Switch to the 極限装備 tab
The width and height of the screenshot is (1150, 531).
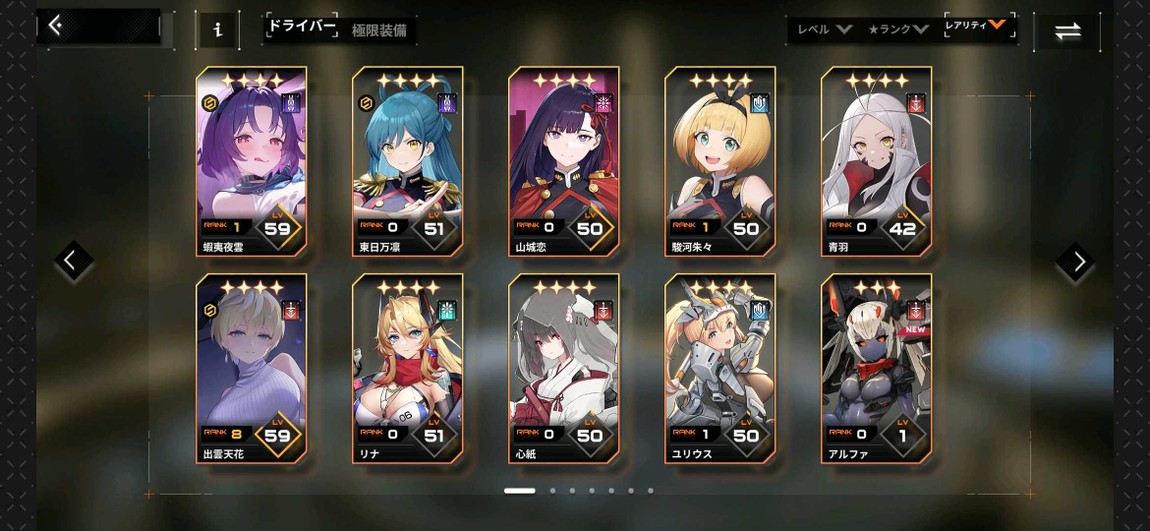pyautogui.click(x=379, y=31)
